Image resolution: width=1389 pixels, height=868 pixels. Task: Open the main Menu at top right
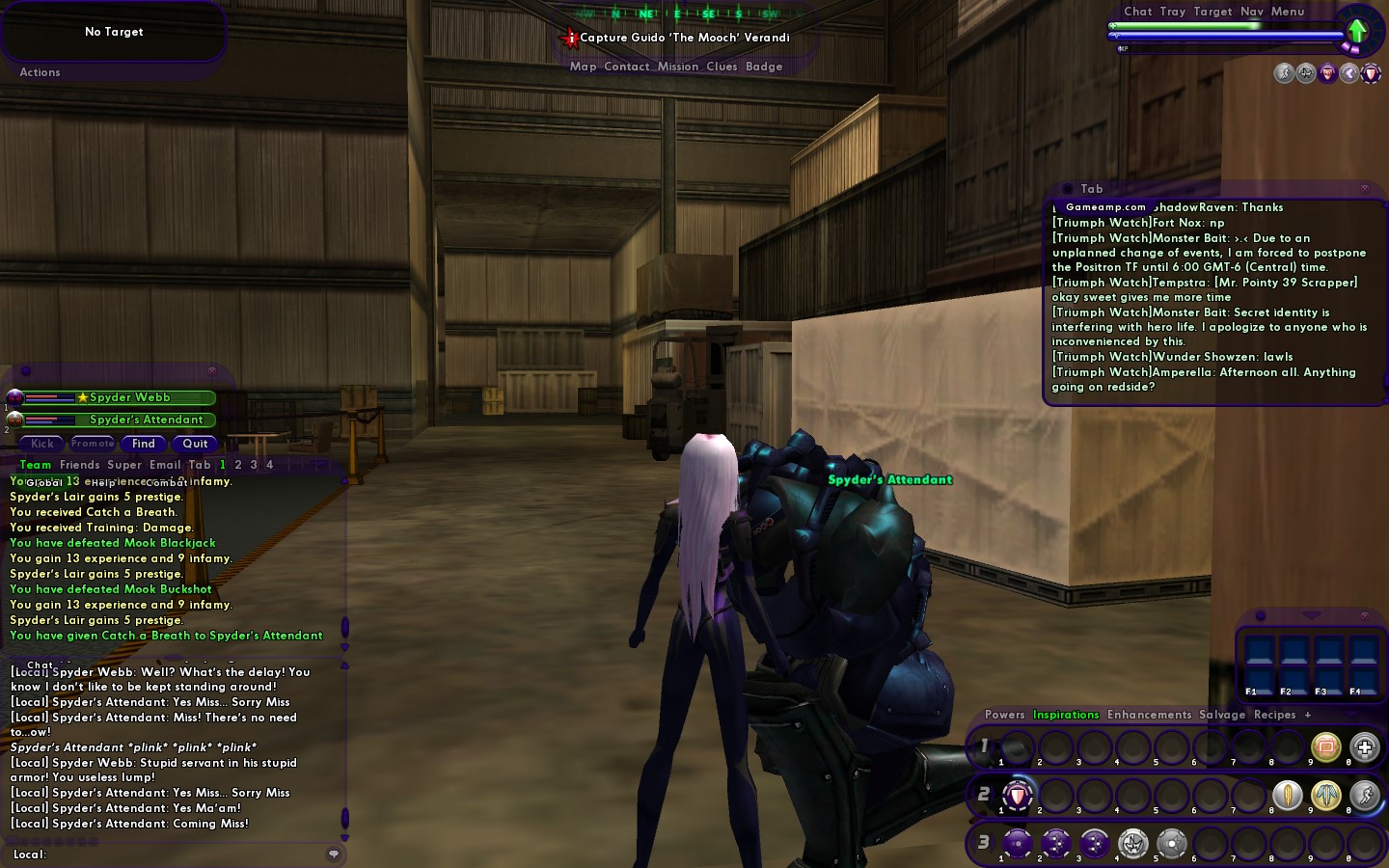[1287, 12]
